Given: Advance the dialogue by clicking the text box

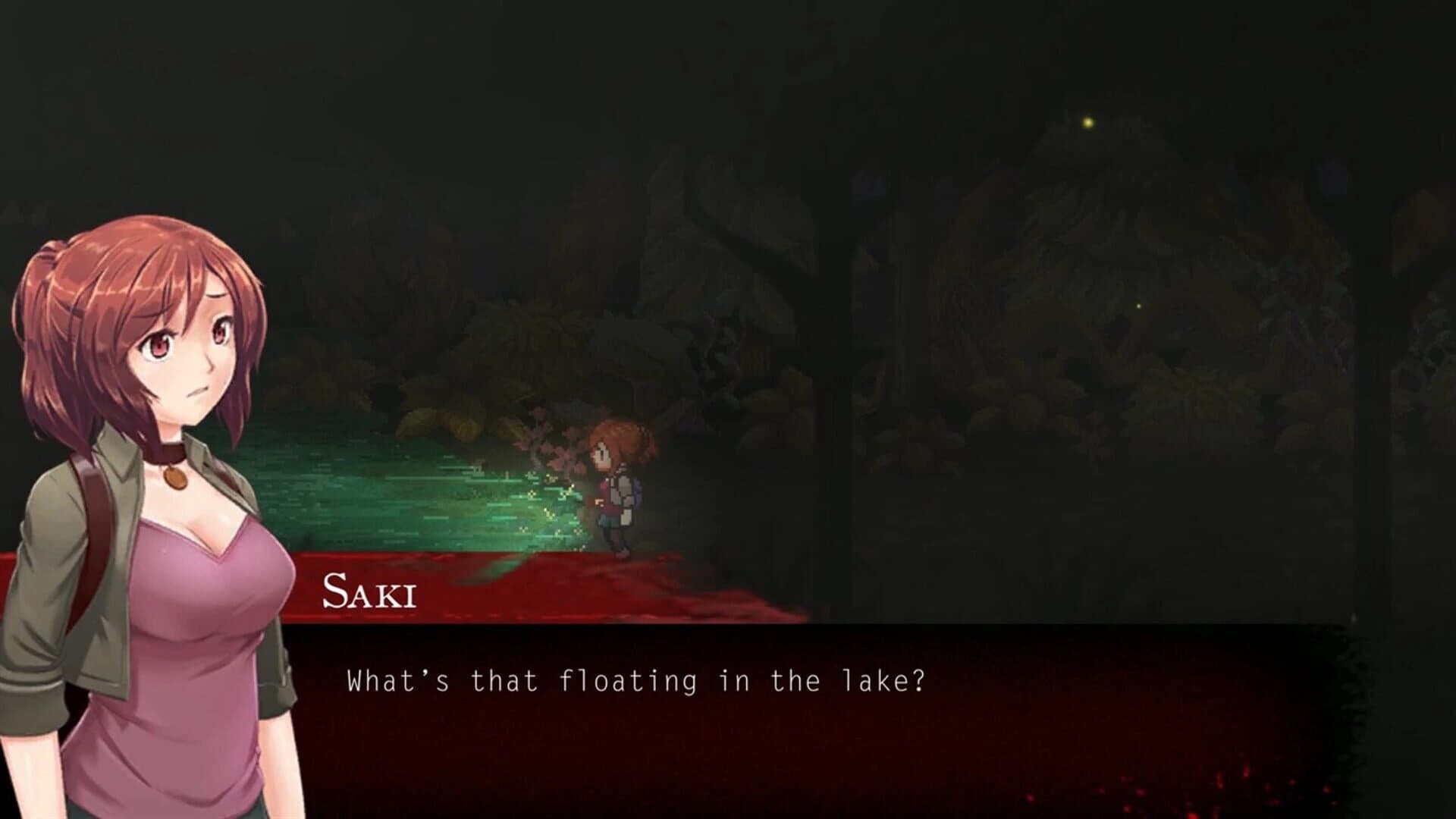Looking at the screenshot, I should (834, 720).
